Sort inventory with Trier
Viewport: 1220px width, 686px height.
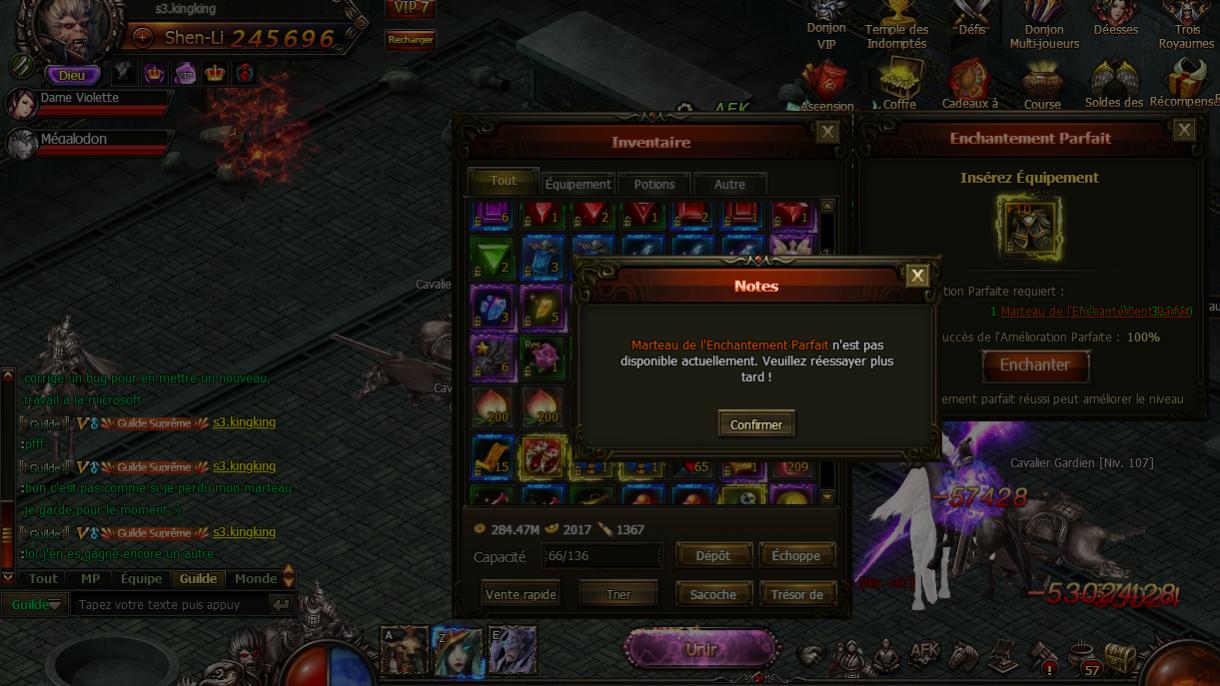[618, 594]
